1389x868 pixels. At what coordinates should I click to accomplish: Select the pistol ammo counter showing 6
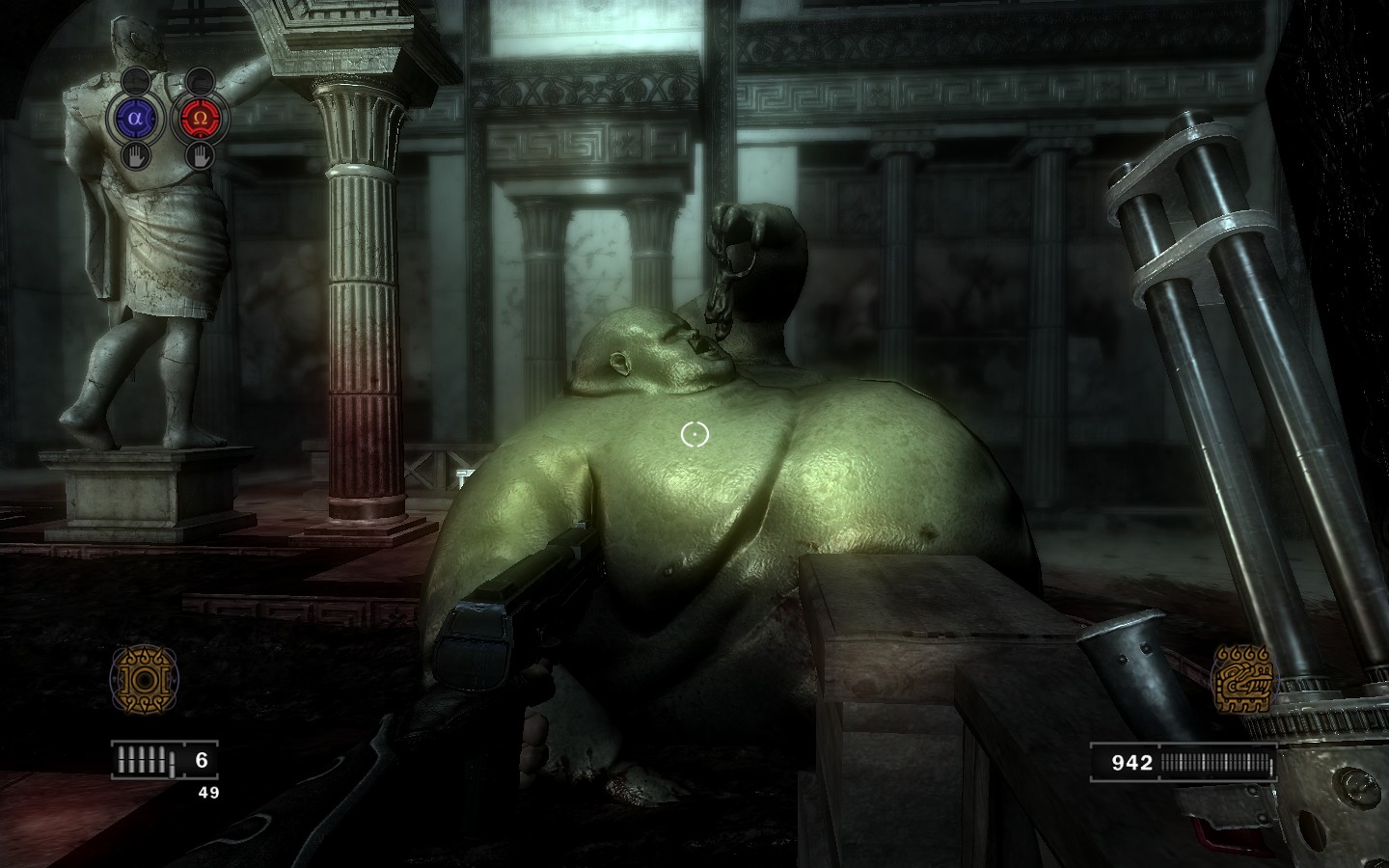click(200, 758)
